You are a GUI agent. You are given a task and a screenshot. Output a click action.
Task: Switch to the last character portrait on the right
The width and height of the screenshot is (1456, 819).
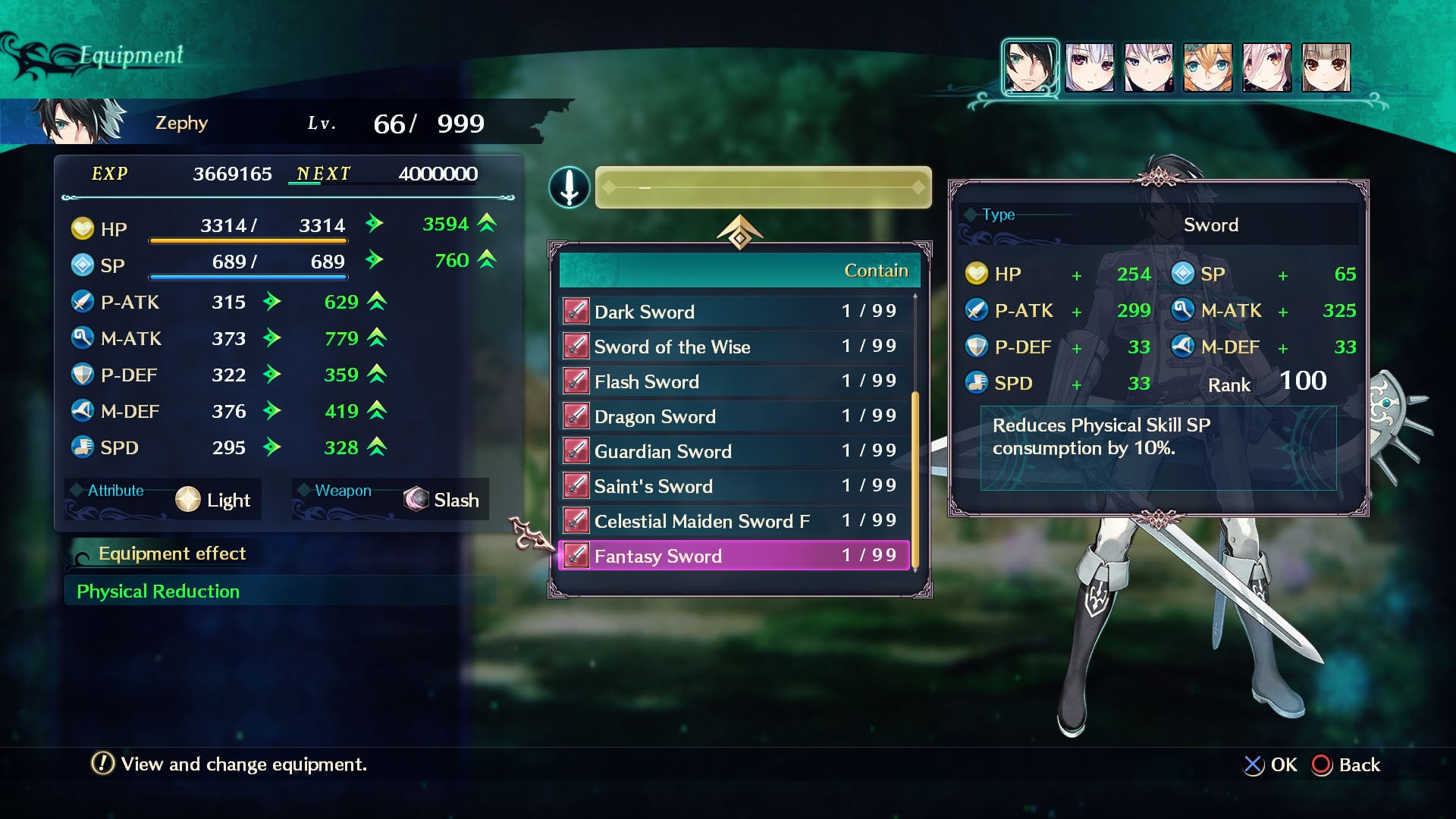click(x=1327, y=67)
